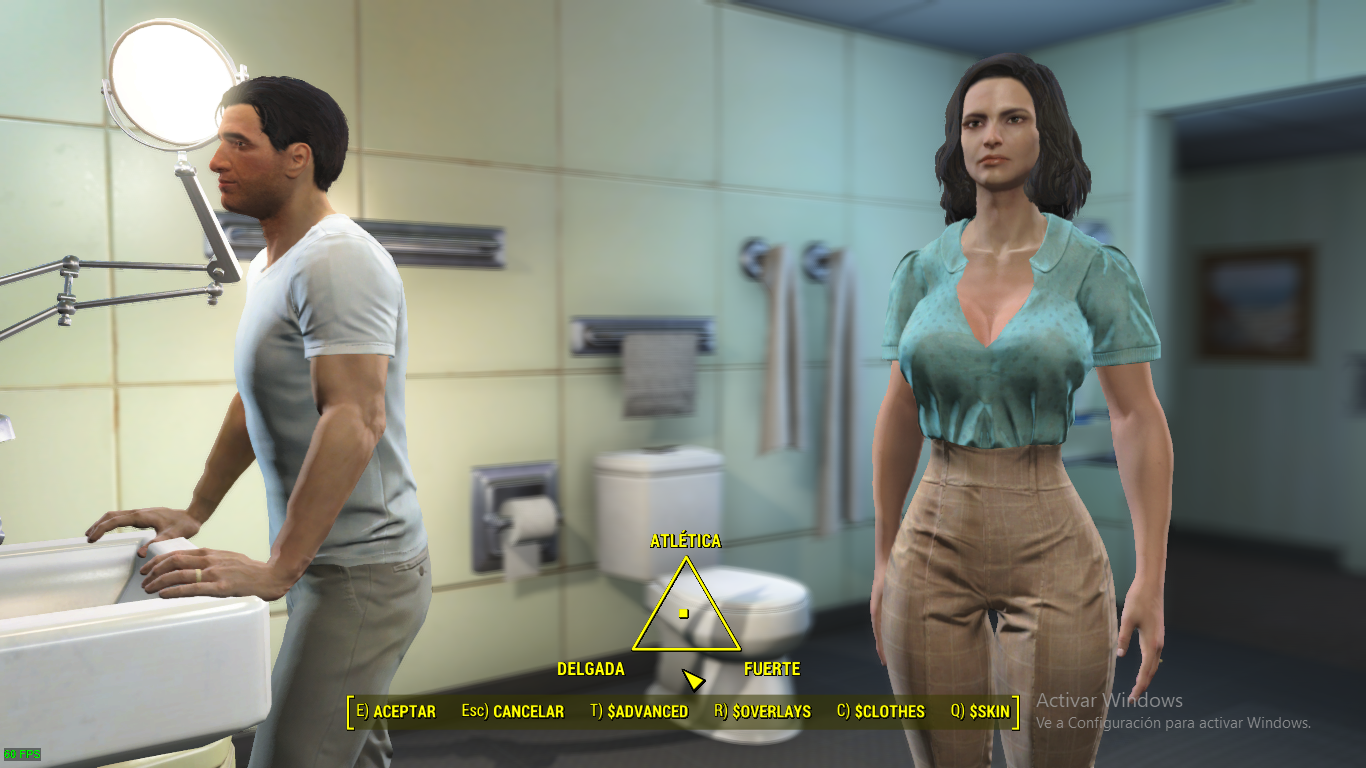Image resolution: width=1366 pixels, height=768 pixels.
Task: Click the yellow marker inside the body triangle
Action: pyautogui.click(x=684, y=613)
